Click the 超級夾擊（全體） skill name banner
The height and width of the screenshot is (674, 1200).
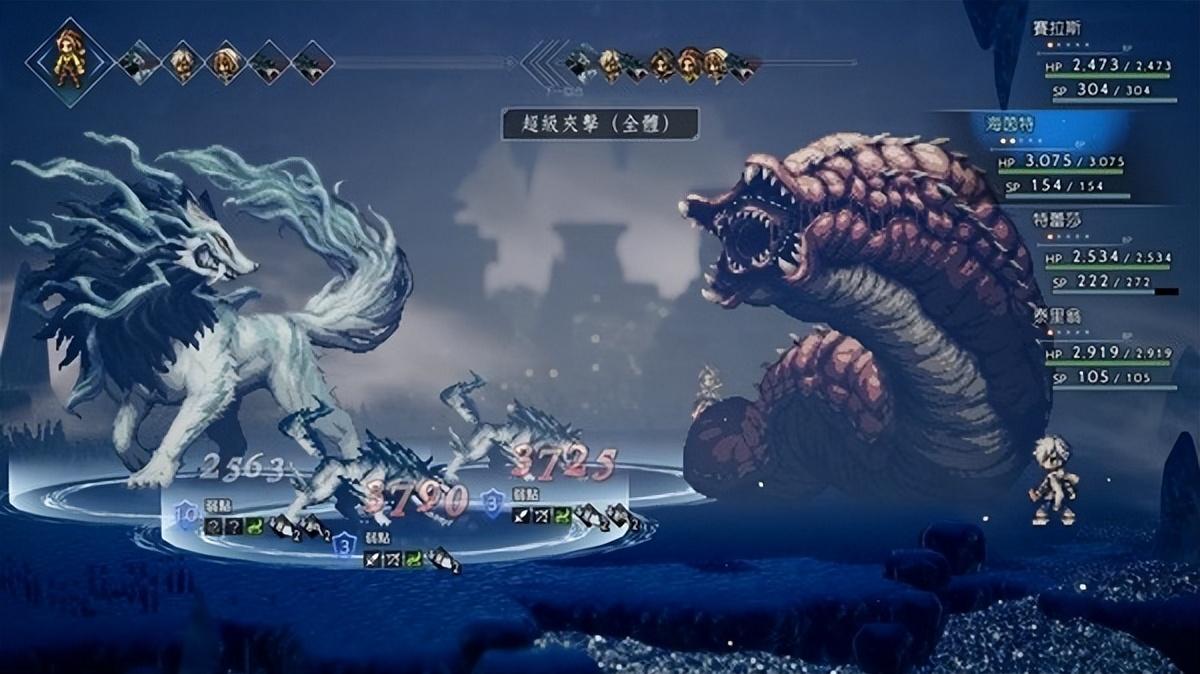pyautogui.click(x=599, y=124)
